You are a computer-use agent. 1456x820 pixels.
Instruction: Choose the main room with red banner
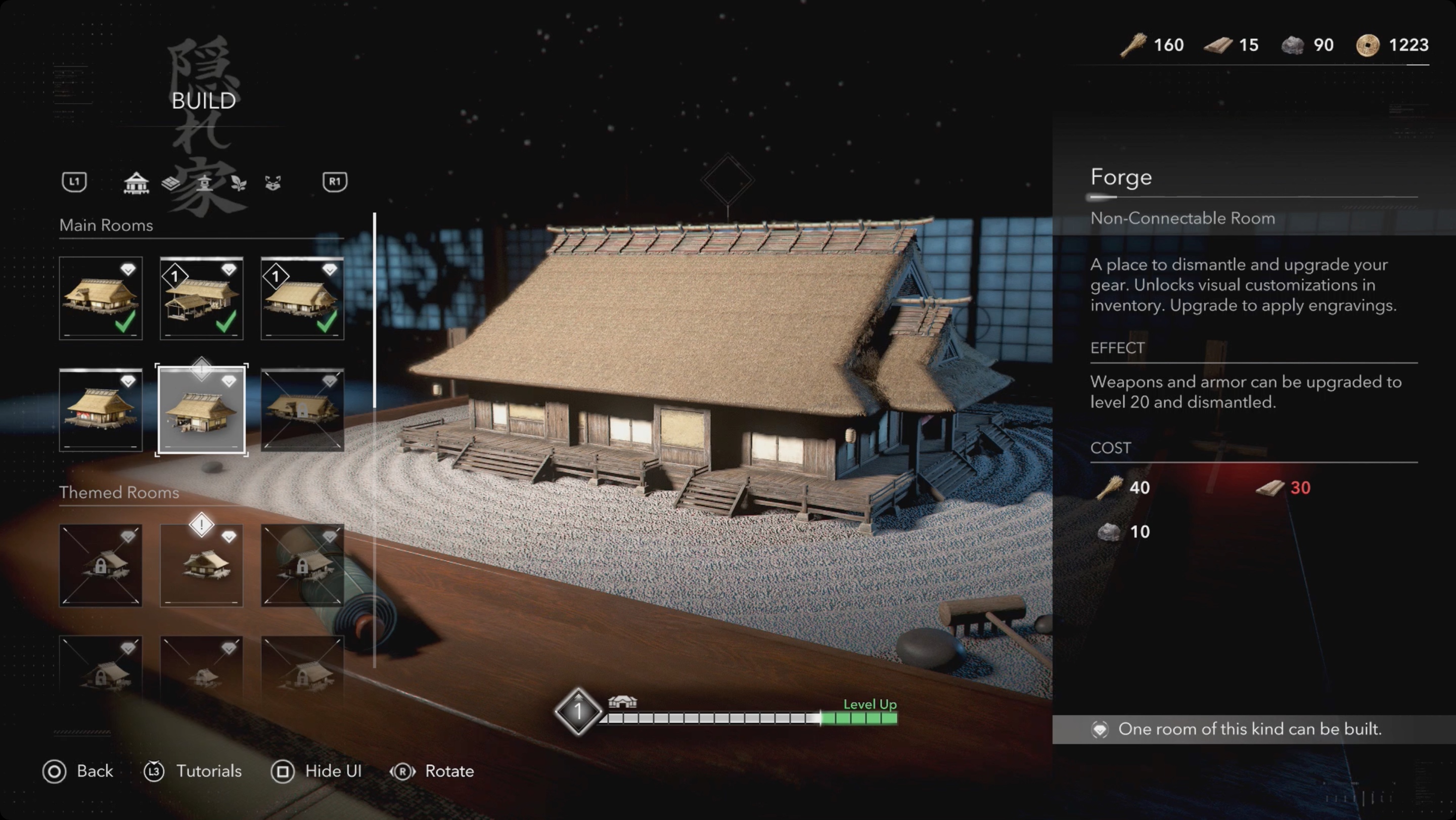click(x=101, y=409)
